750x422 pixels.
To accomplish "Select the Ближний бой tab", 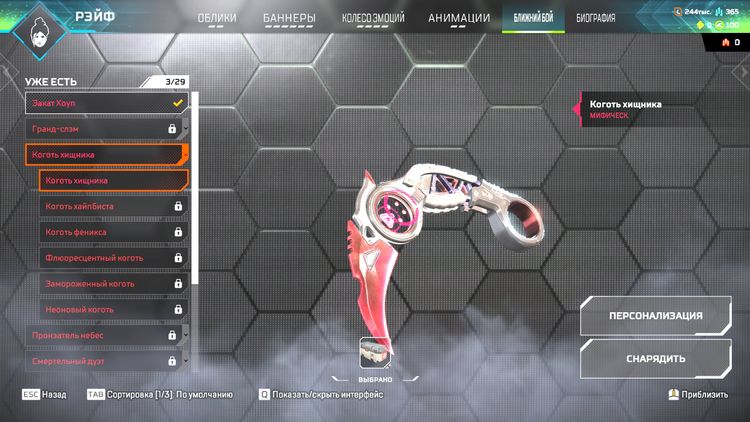I will pos(533,18).
